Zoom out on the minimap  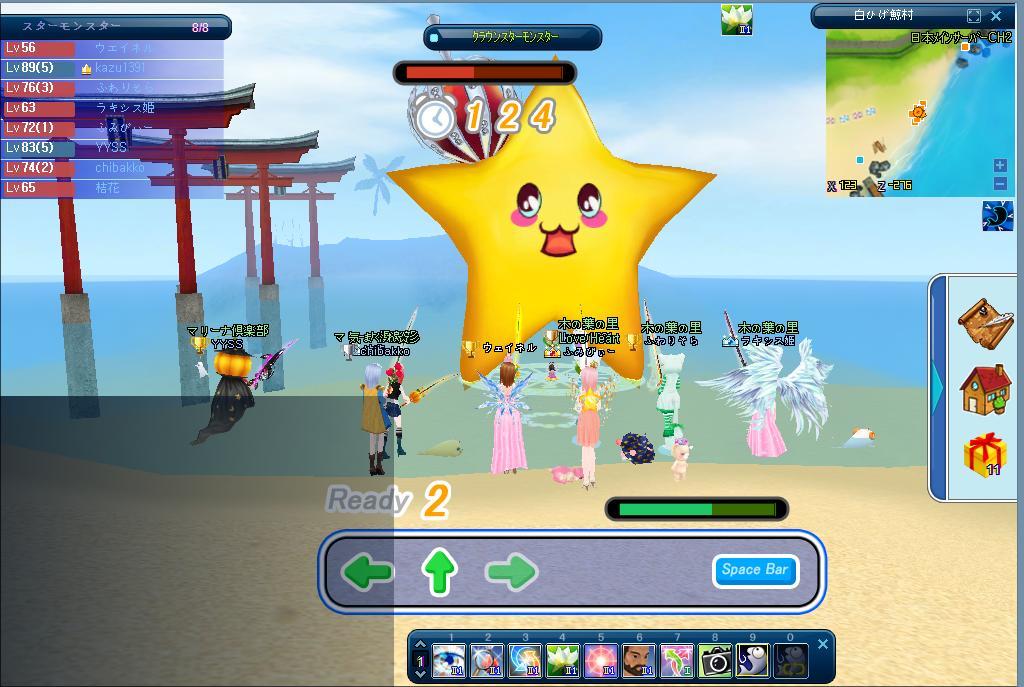pos(1000,183)
